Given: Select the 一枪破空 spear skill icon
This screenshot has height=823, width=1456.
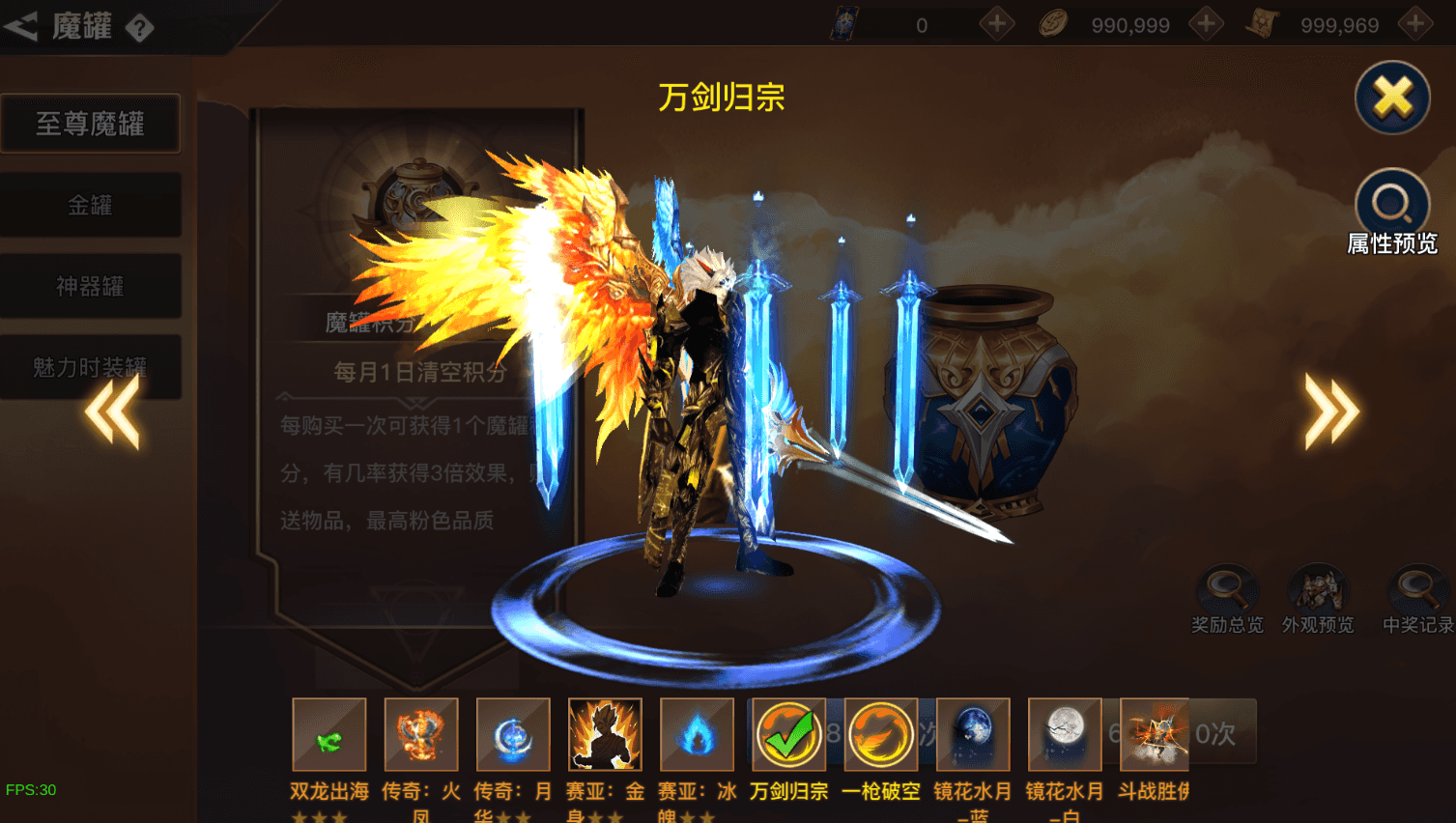Looking at the screenshot, I should tap(880, 734).
